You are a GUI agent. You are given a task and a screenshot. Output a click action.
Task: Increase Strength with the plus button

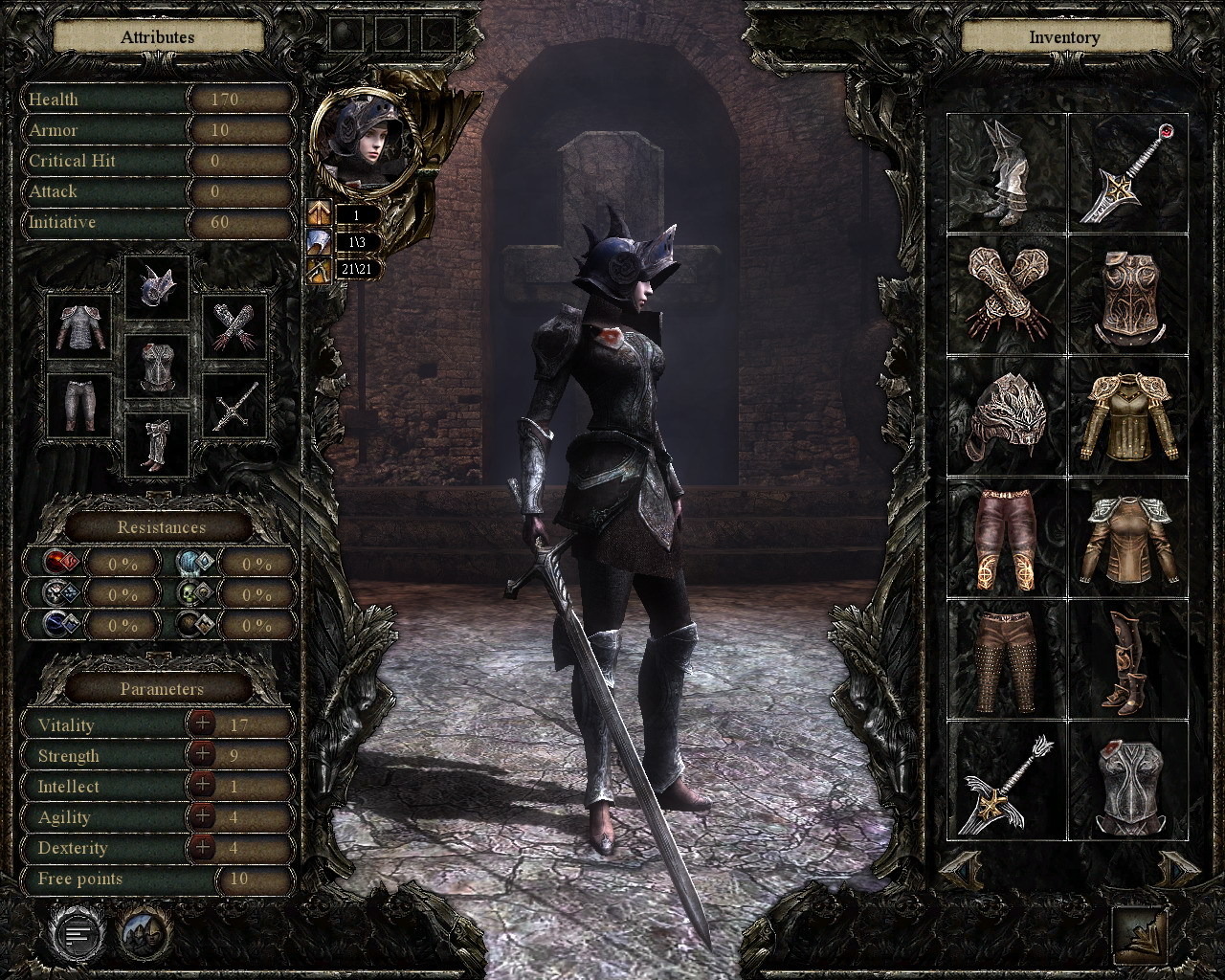click(x=202, y=755)
